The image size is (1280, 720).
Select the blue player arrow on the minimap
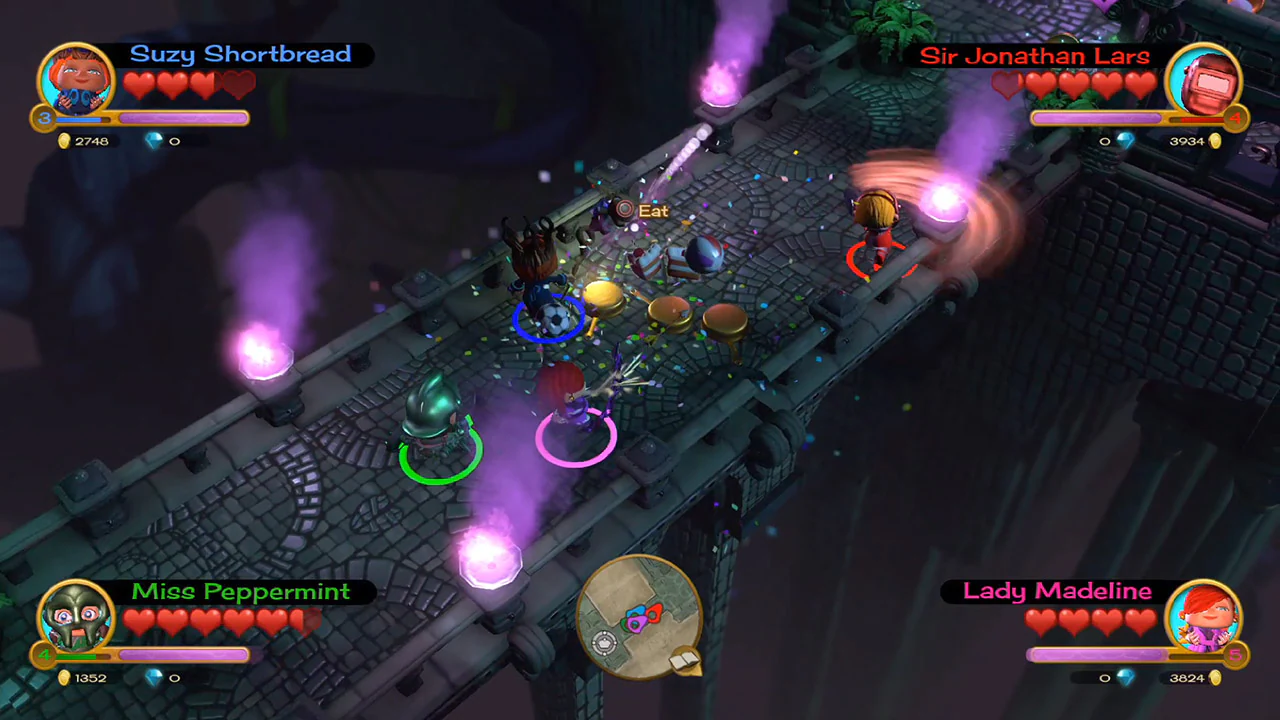tap(637, 611)
